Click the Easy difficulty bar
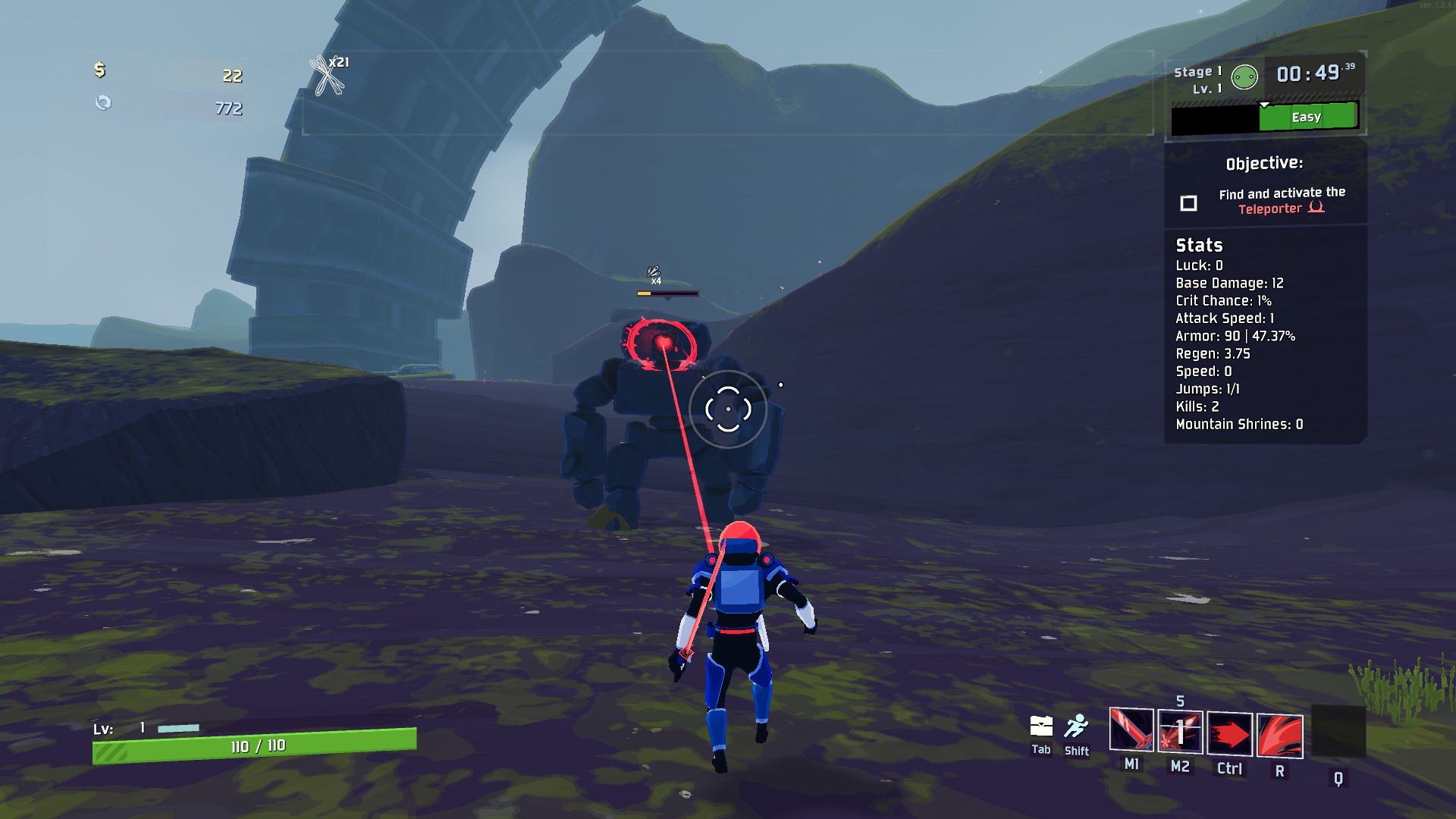1456x819 pixels. click(x=1307, y=118)
